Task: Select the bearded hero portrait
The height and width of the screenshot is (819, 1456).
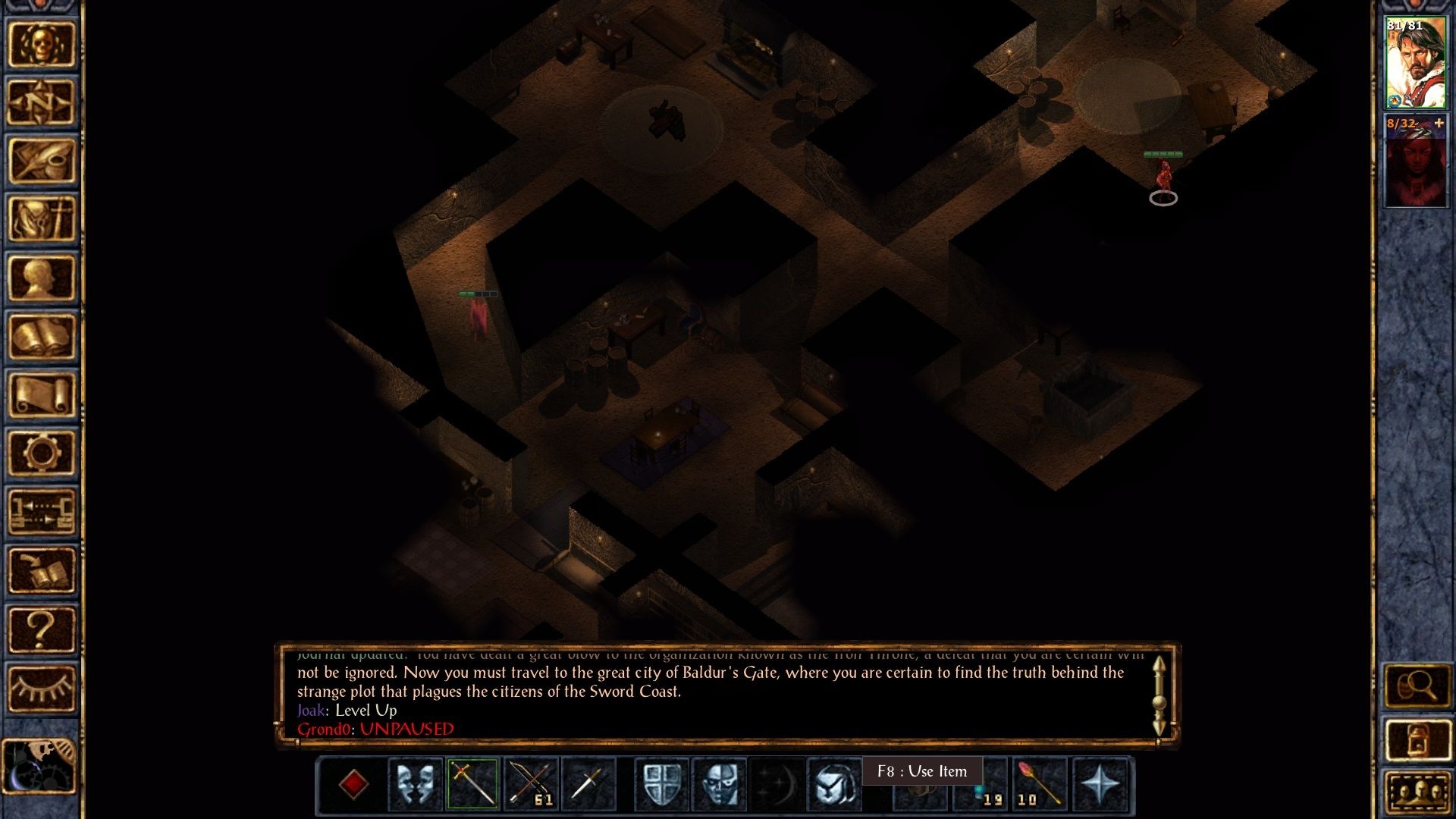Action: tap(1415, 64)
